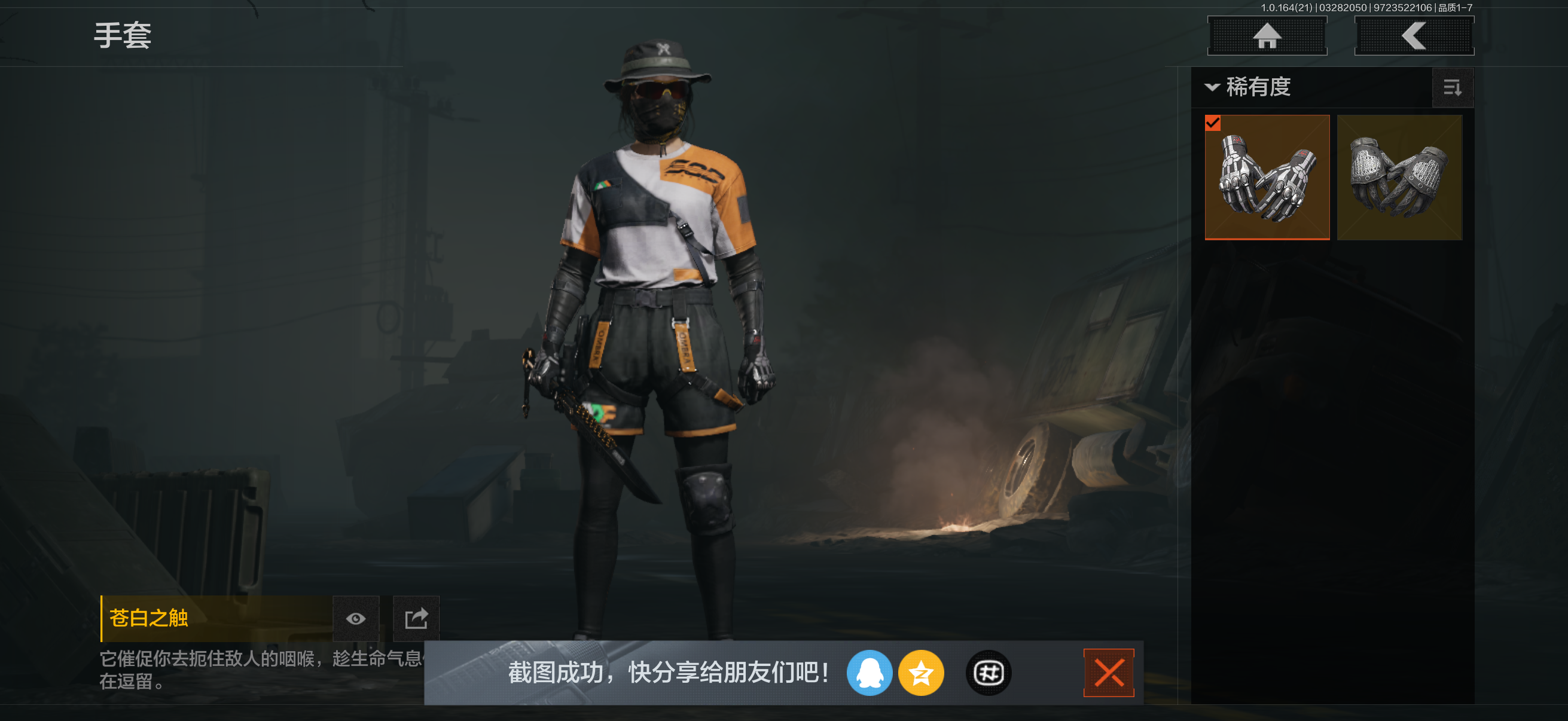Select the orange-highlighted glove thumbnail
Screen dimensions: 1568x721
[x=1267, y=176]
